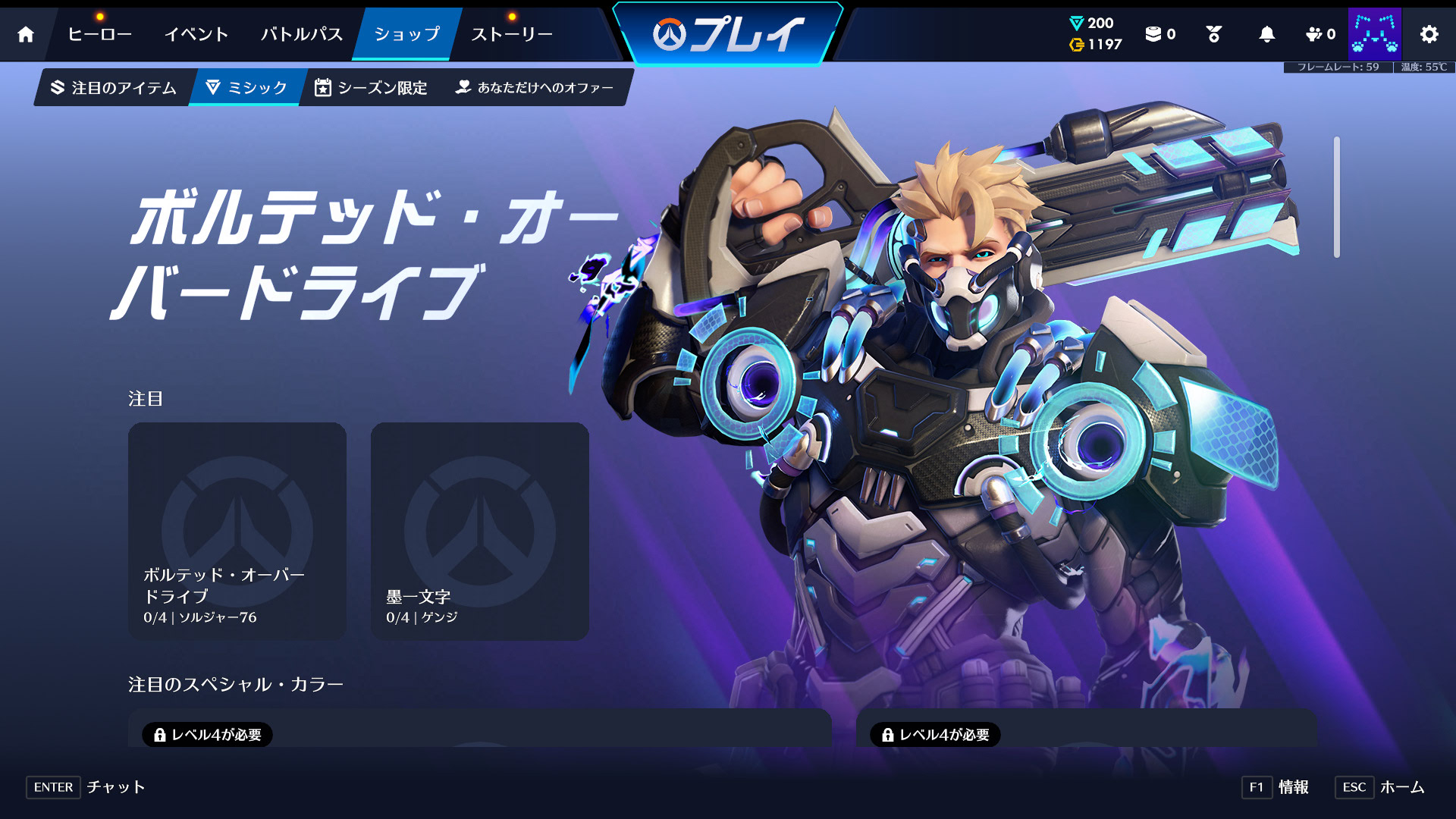The height and width of the screenshot is (819, 1456).
Task: Open the イベント menu
Action: pyautogui.click(x=196, y=34)
